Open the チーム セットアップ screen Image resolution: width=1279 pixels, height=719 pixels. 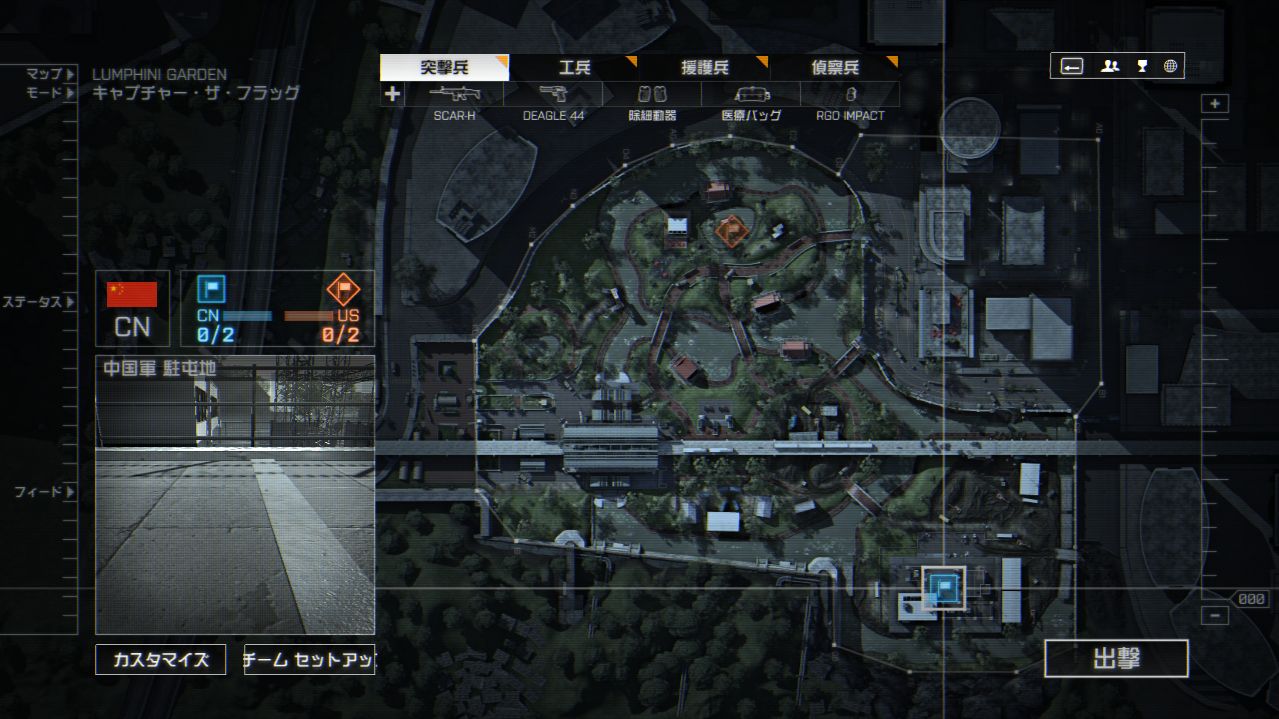(x=309, y=660)
